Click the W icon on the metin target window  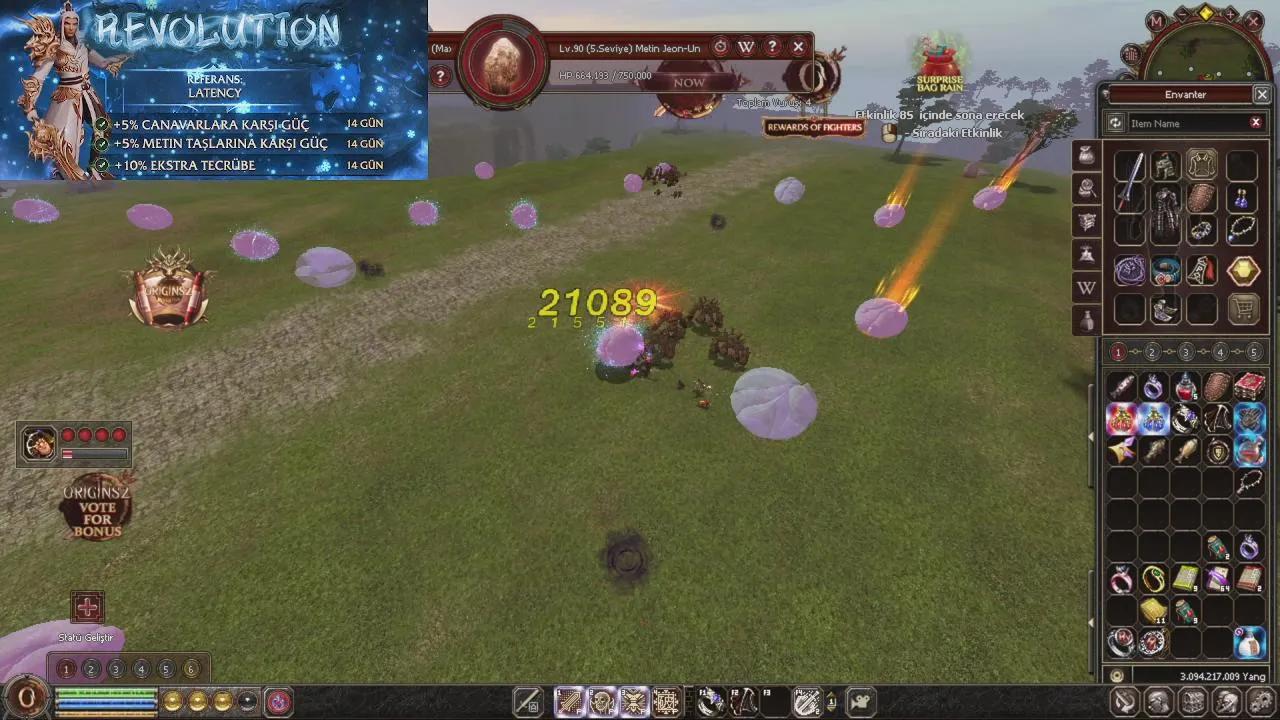pyautogui.click(x=746, y=47)
